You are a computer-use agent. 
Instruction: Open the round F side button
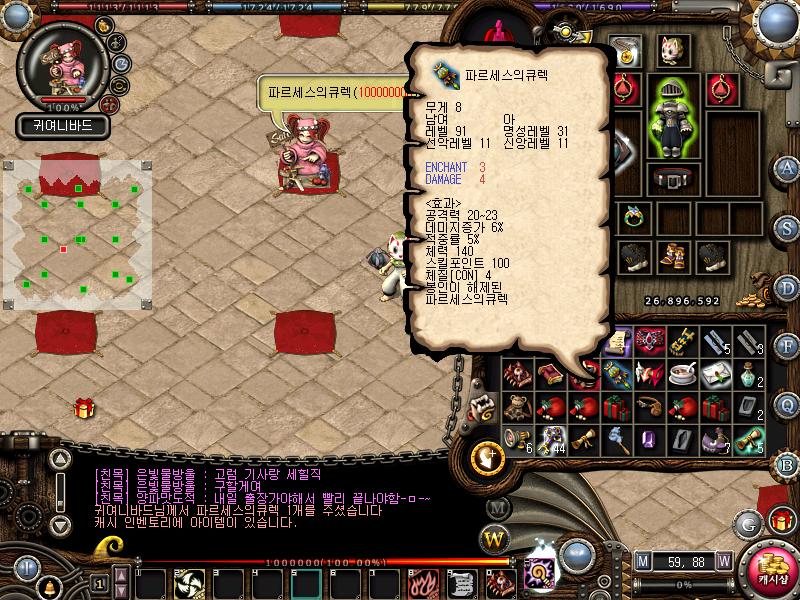(x=787, y=346)
